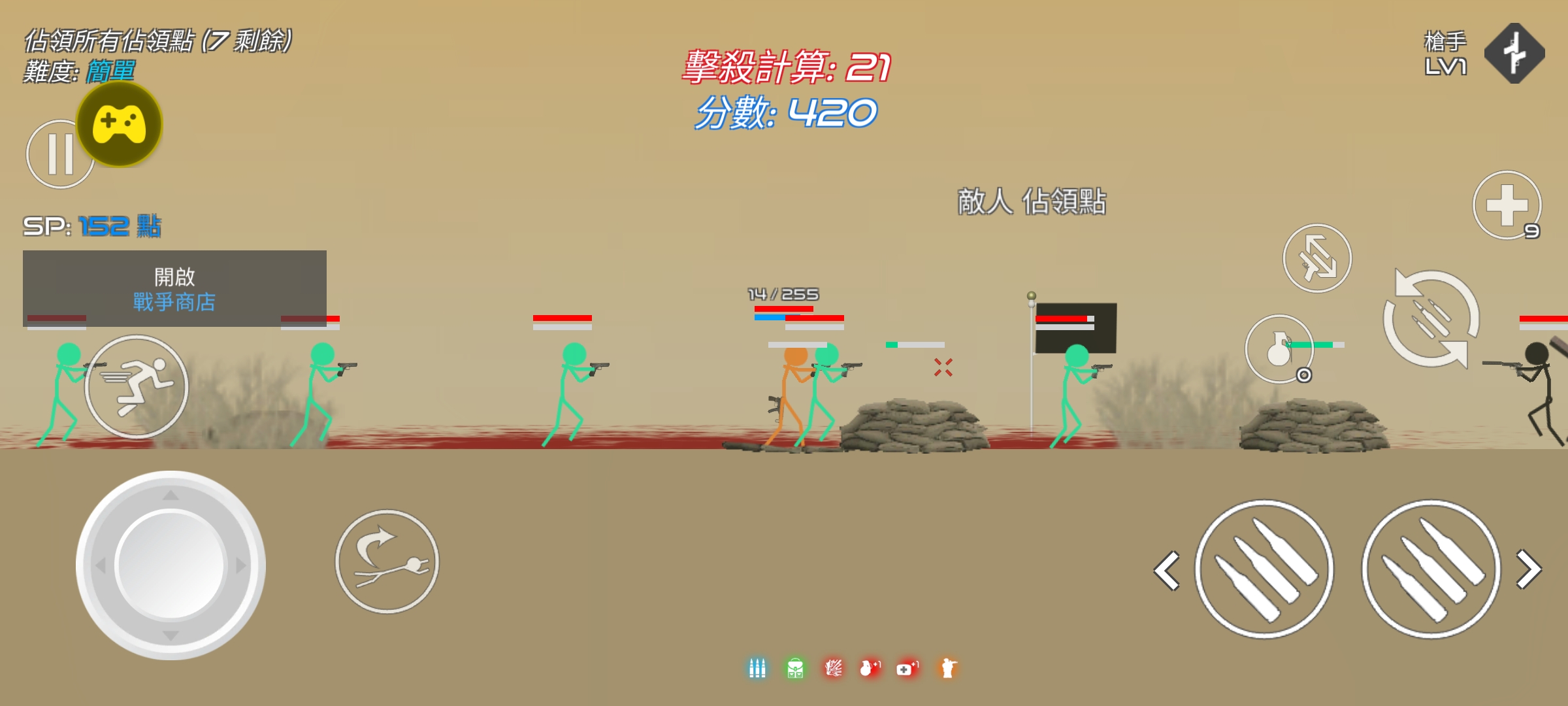The width and height of the screenshot is (1568, 706).
Task: Click the virtual movement joystick
Action: tap(171, 565)
